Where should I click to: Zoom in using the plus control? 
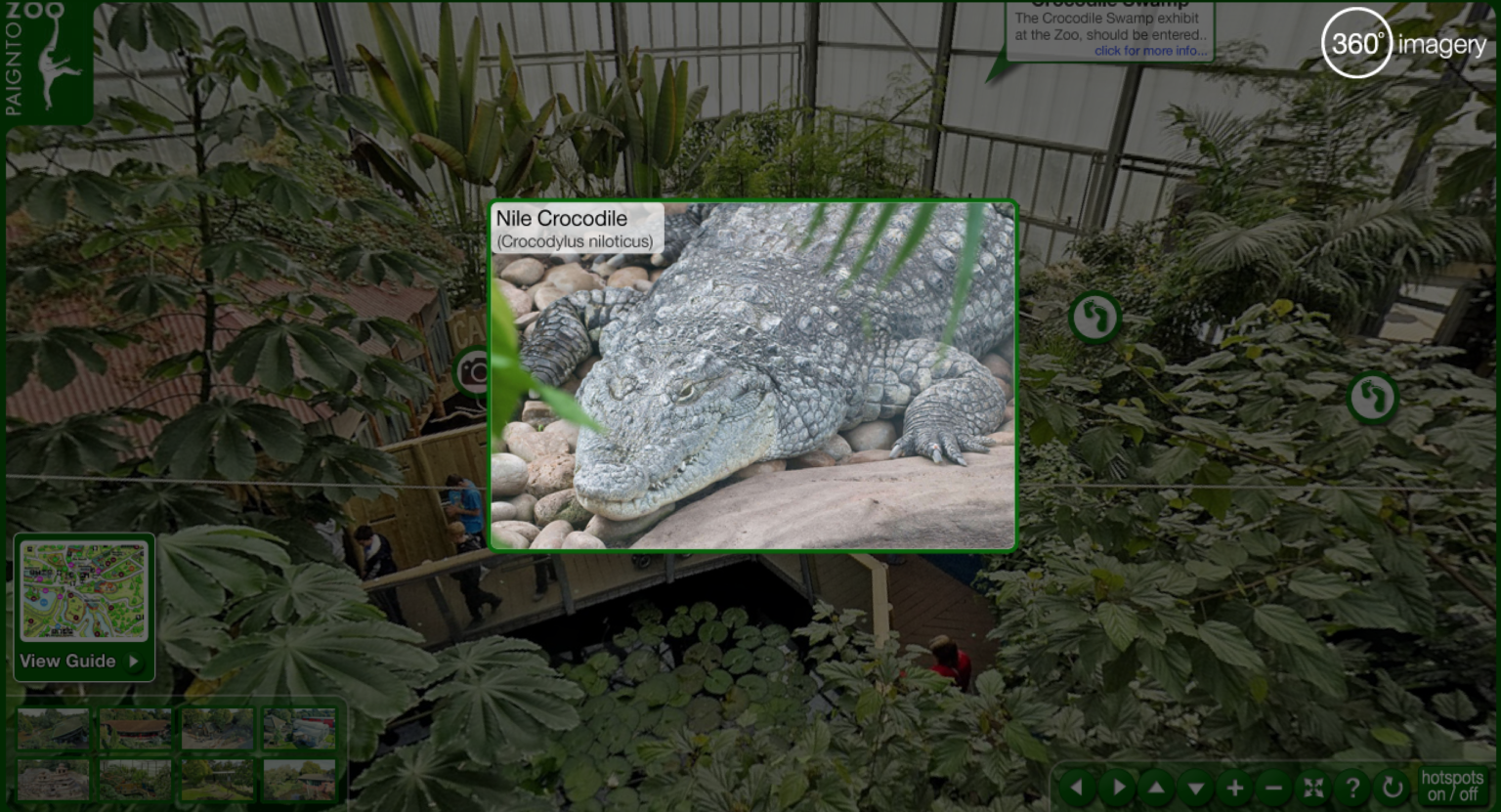pos(1236,787)
